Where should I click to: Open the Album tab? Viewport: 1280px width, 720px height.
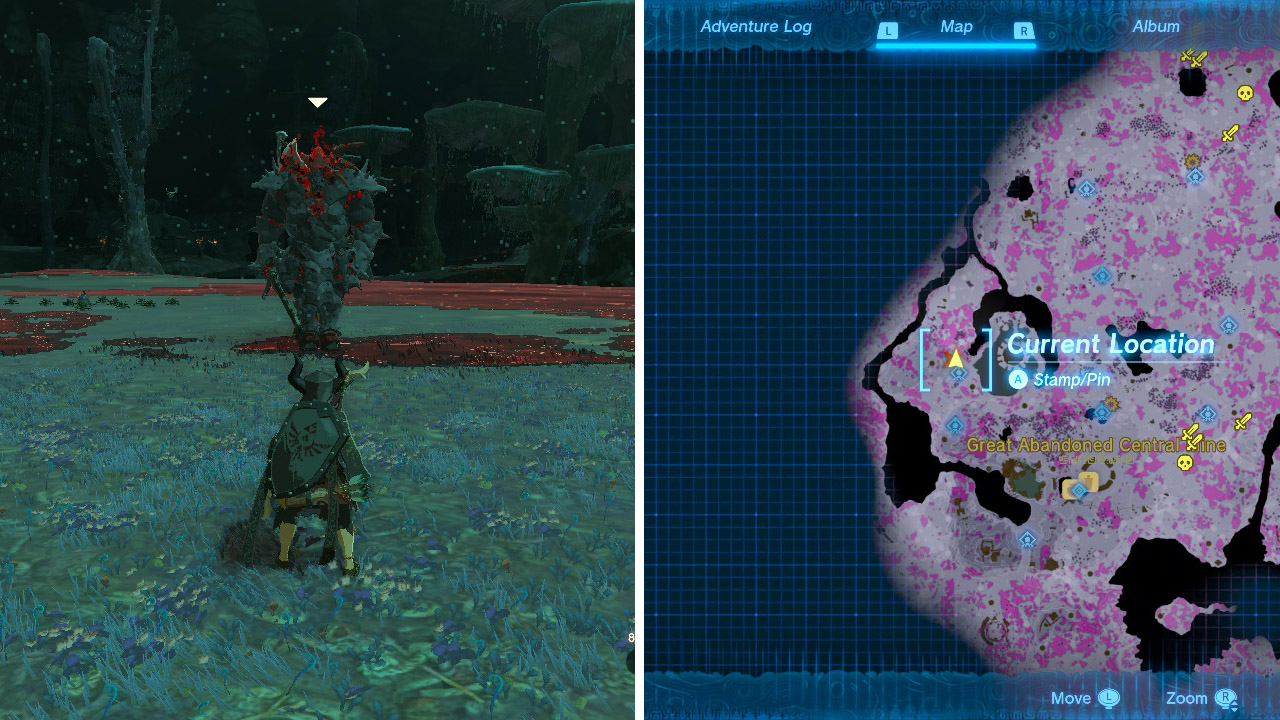click(x=1155, y=27)
